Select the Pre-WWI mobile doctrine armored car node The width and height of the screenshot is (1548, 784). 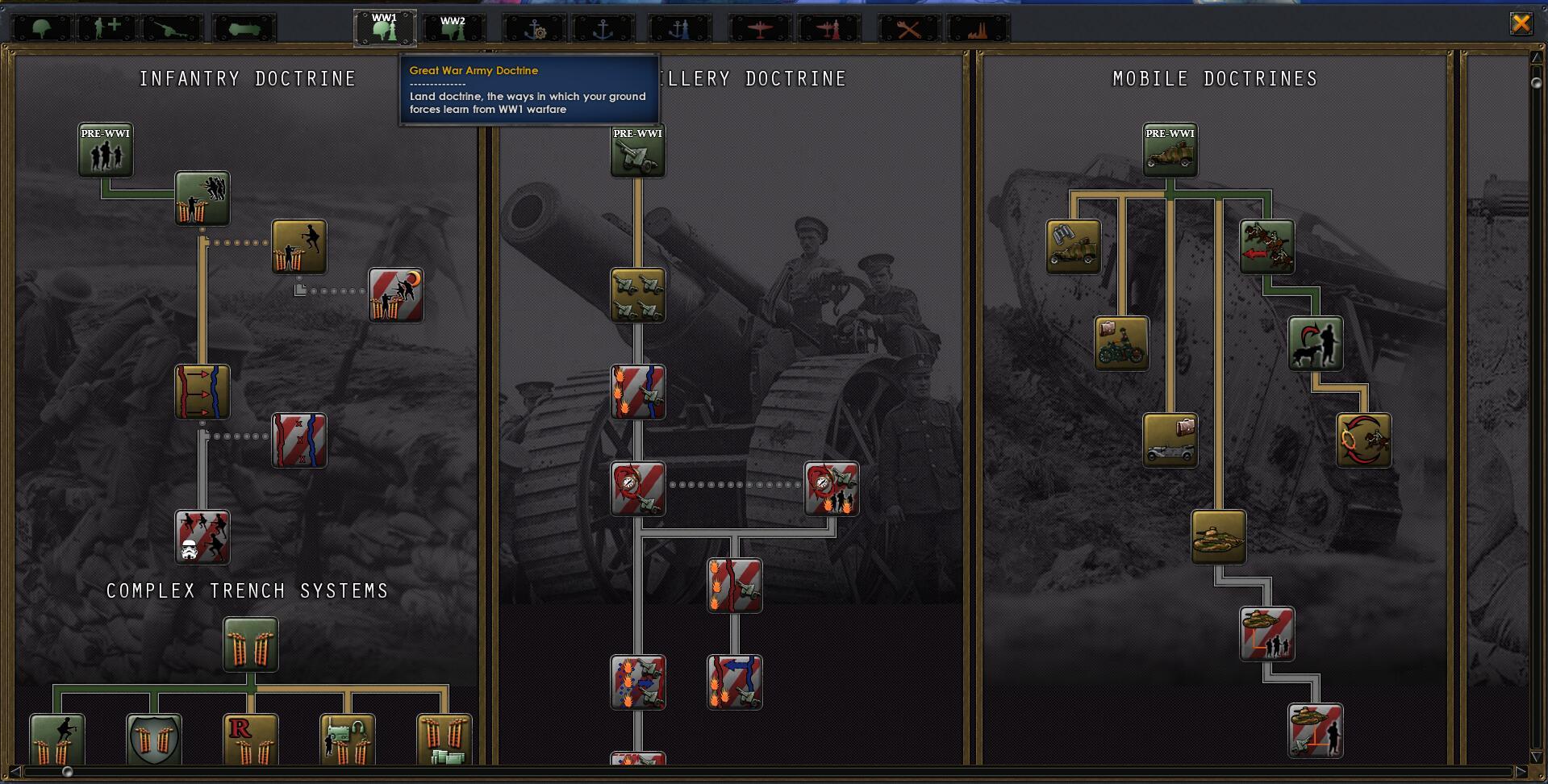pyautogui.click(x=1170, y=150)
